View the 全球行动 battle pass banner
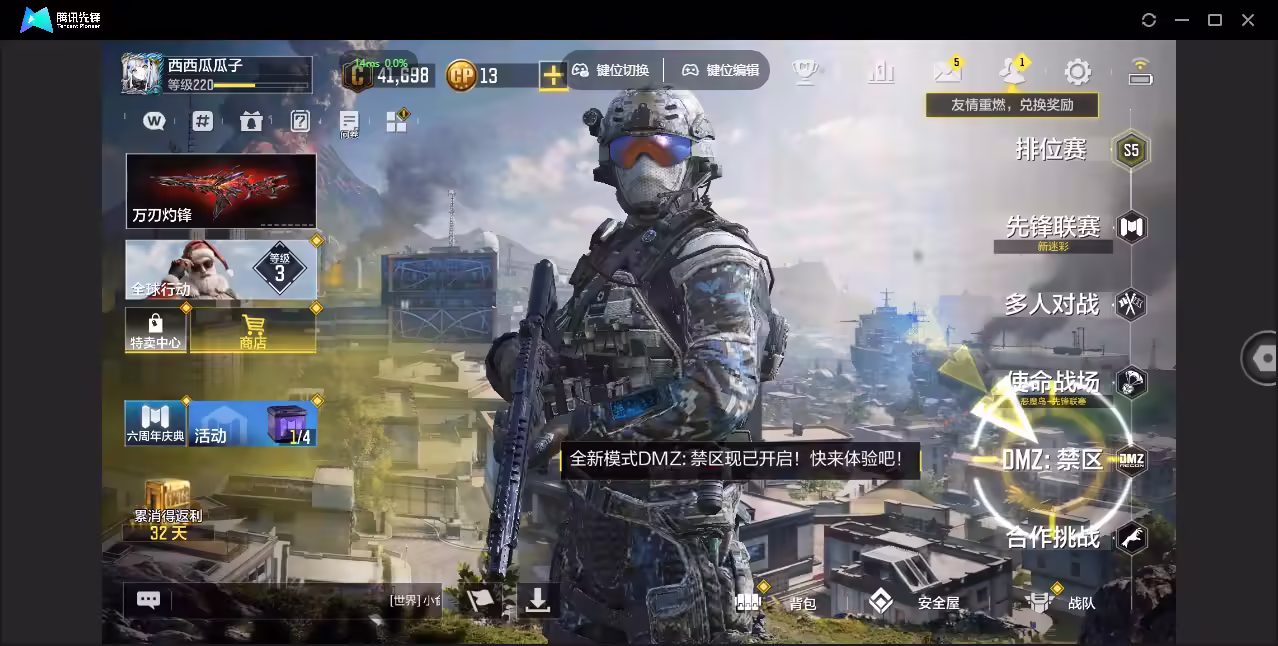This screenshot has height=646, width=1278. (x=221, y=269)
